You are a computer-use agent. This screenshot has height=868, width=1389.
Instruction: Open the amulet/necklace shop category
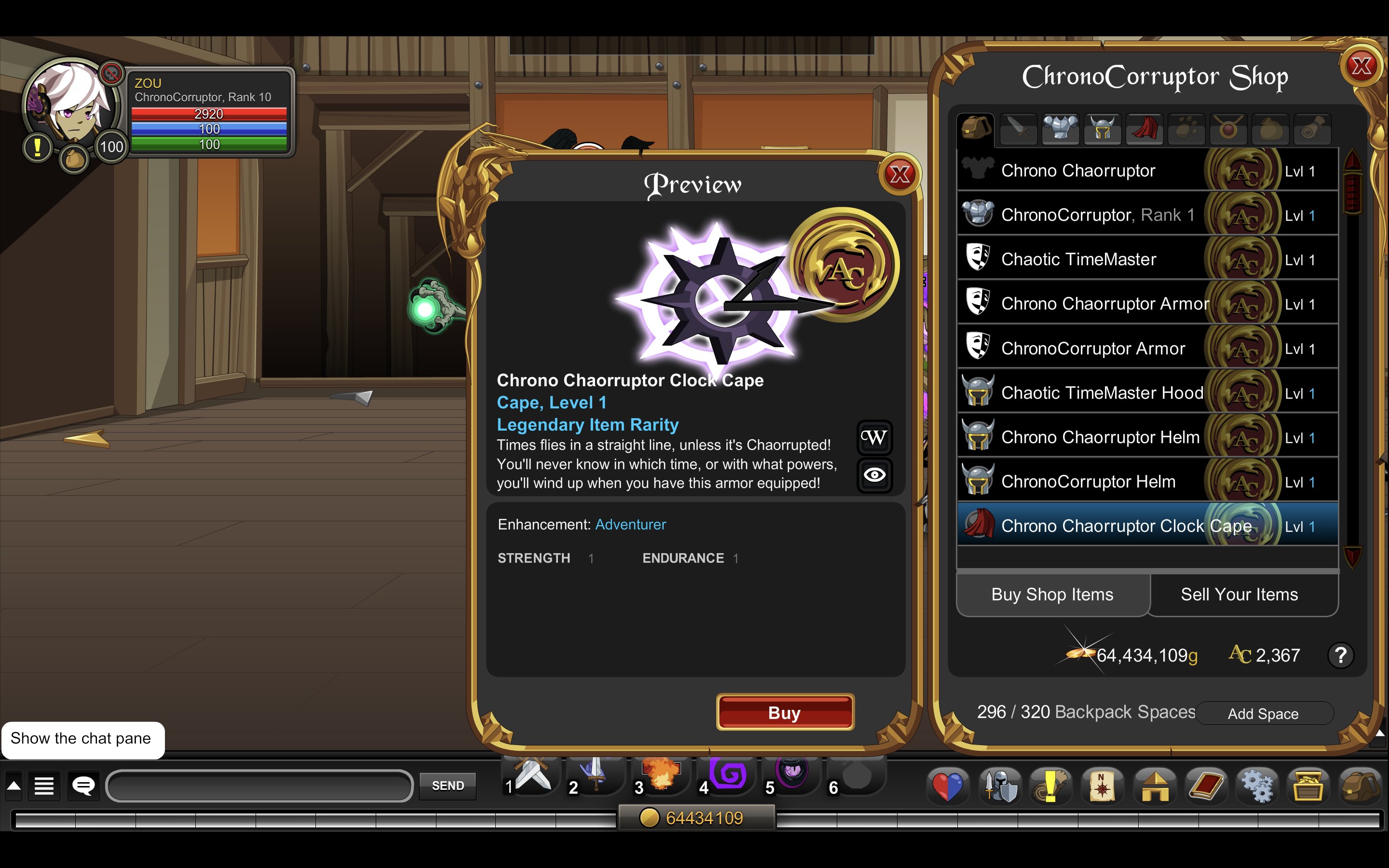pyautogui.click(x=1228, y=129)
